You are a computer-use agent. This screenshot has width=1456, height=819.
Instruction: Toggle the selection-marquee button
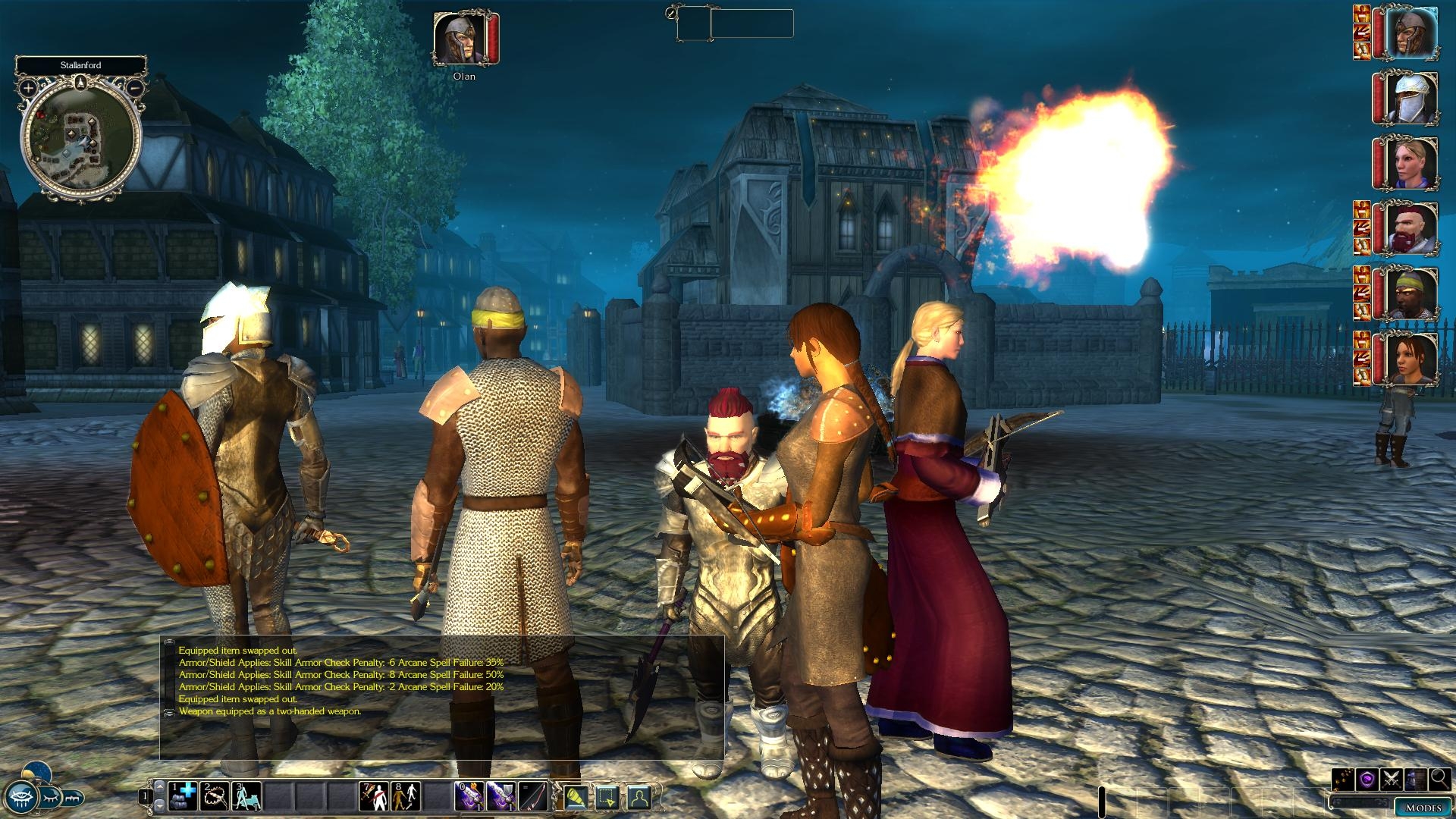607,797
